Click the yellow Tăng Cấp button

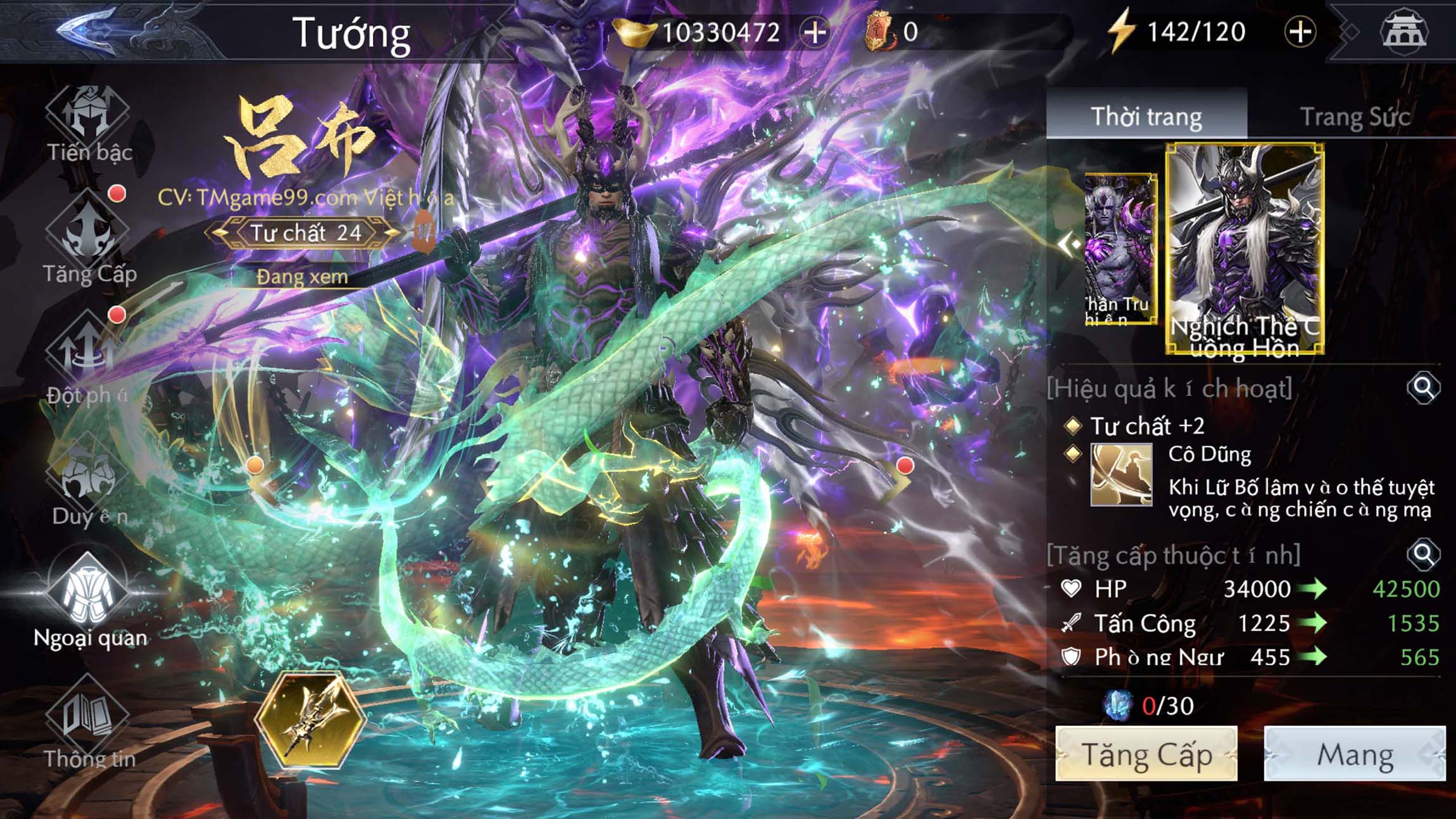[x=1146, y=754]
